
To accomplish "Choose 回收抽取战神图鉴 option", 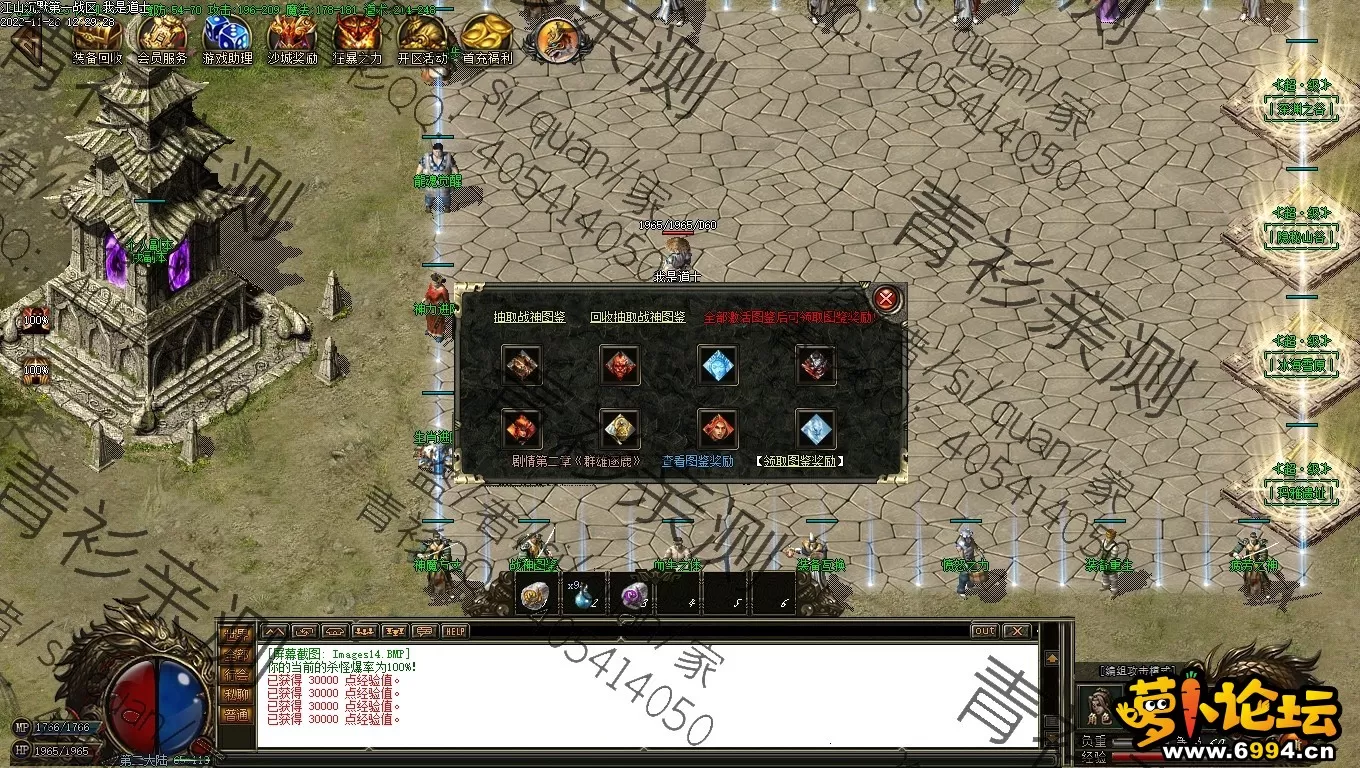I will [637, 317].
